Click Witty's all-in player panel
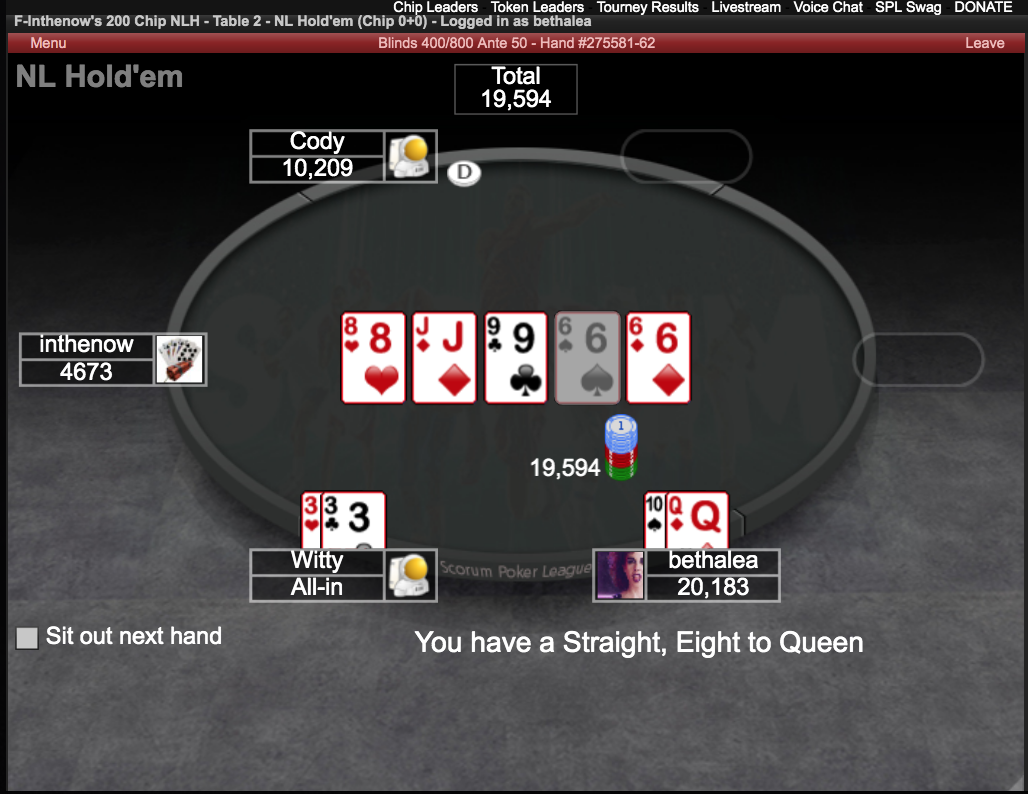This screenshot has width=1028, height=794. point(317,575)
